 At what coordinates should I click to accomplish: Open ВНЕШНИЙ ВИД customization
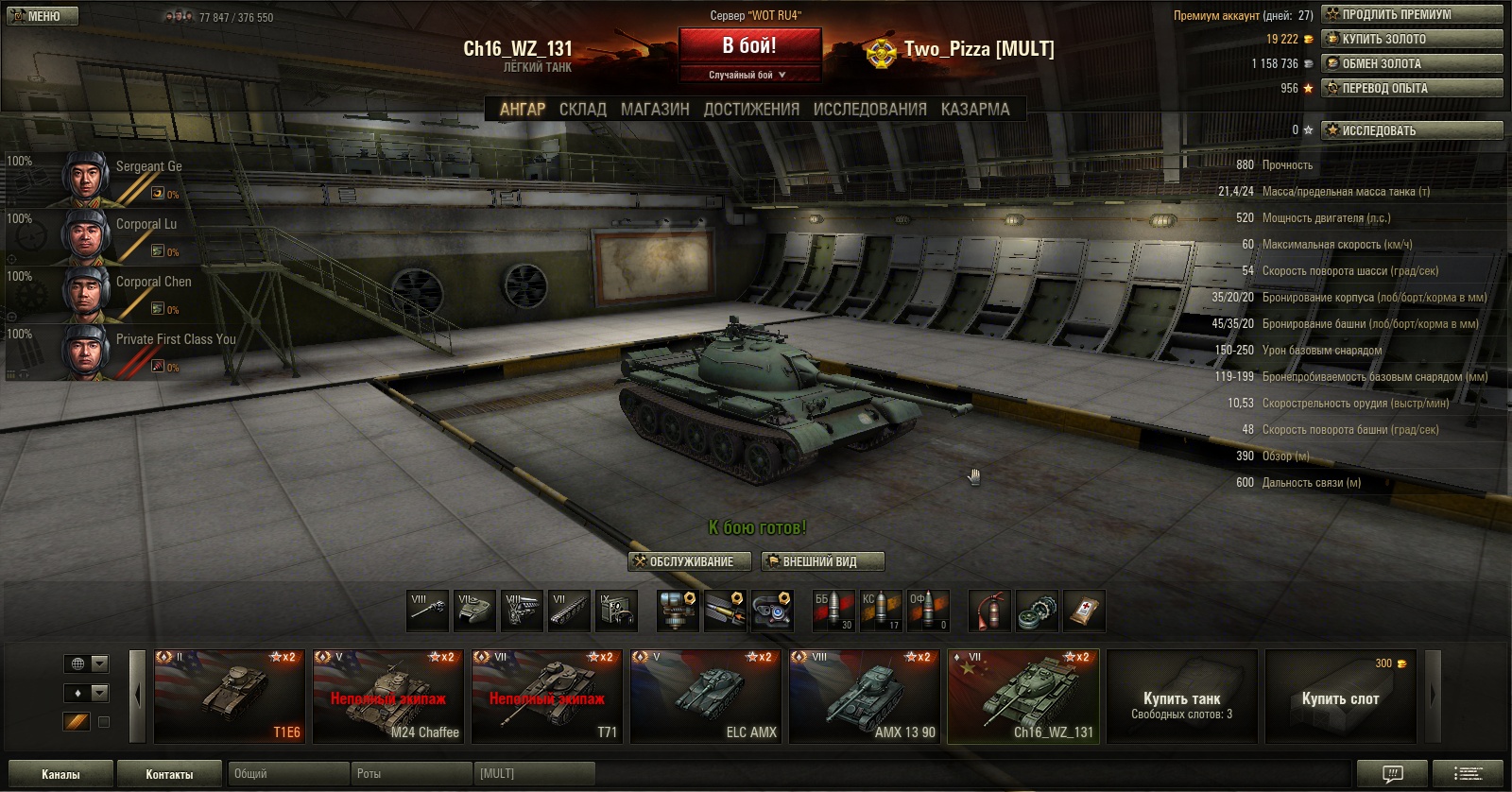[x=822, y=561]
